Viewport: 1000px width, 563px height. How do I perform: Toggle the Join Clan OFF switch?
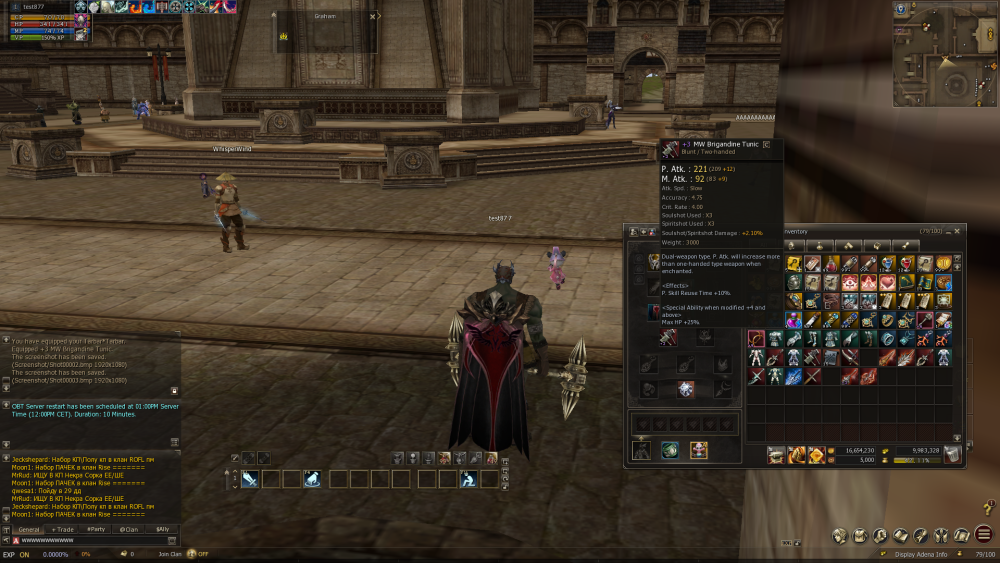tap(190, 553)
